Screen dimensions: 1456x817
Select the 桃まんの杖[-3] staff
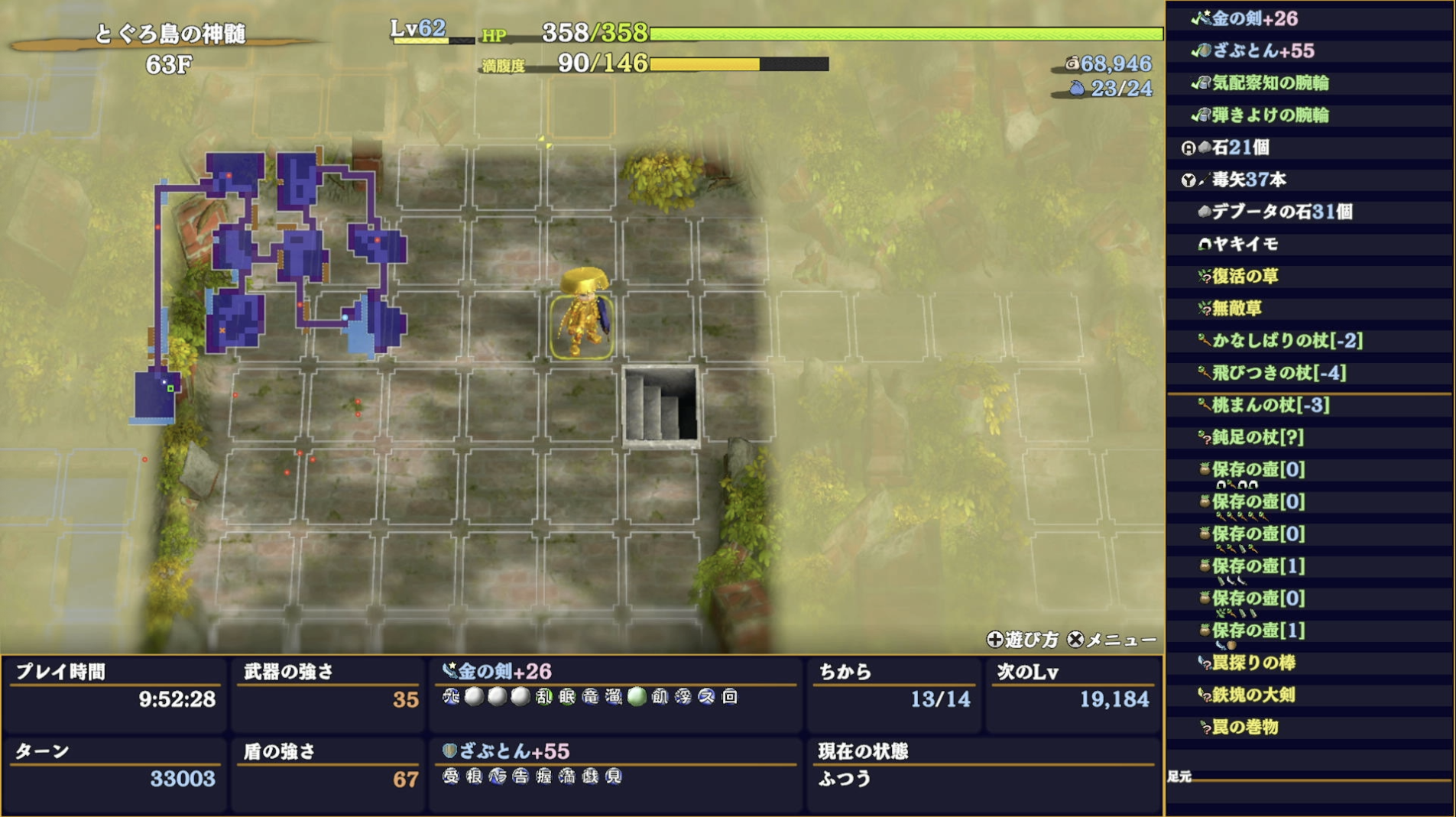coord(1270,405)
